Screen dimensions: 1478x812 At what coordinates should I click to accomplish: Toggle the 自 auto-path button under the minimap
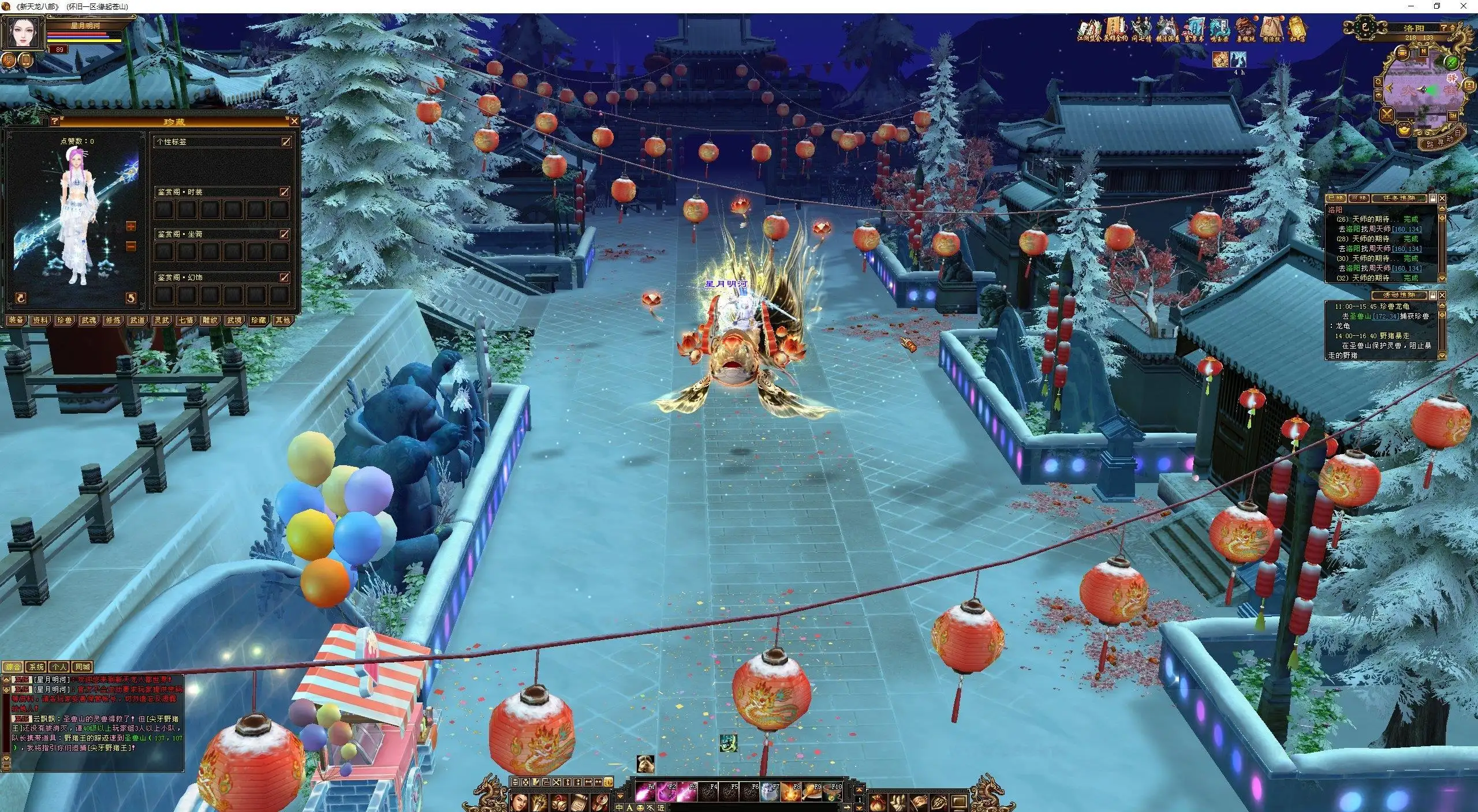point(1457,132)
